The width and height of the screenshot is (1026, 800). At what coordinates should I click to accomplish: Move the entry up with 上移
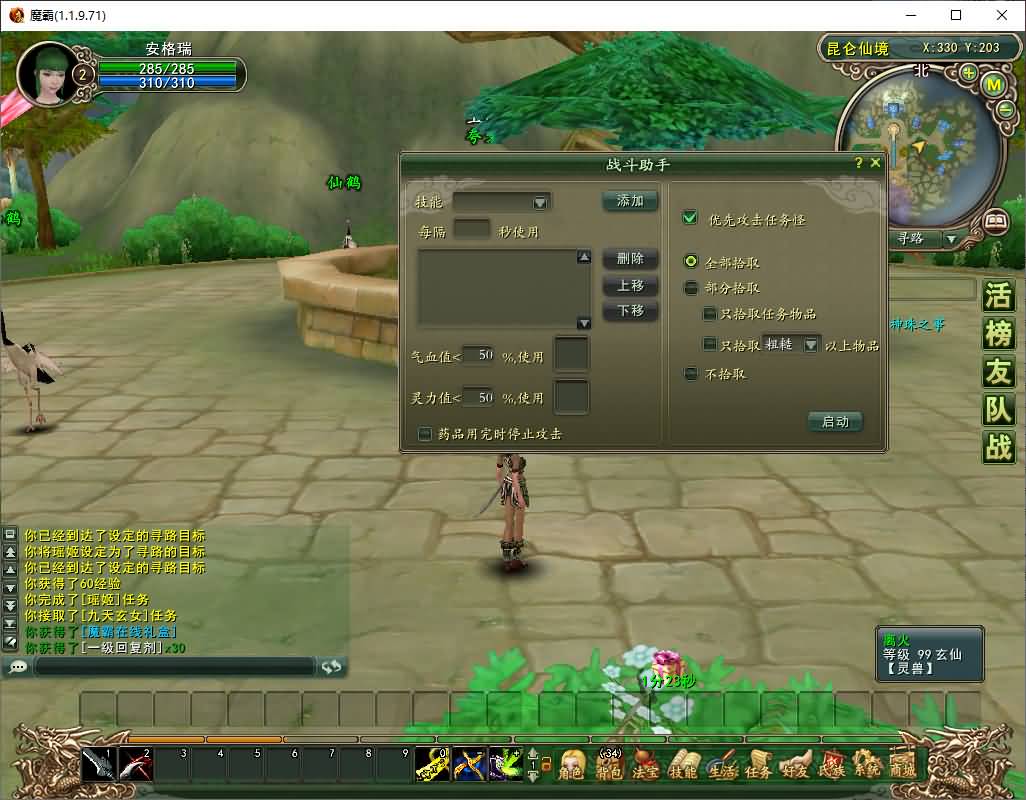tap(630, 285)
